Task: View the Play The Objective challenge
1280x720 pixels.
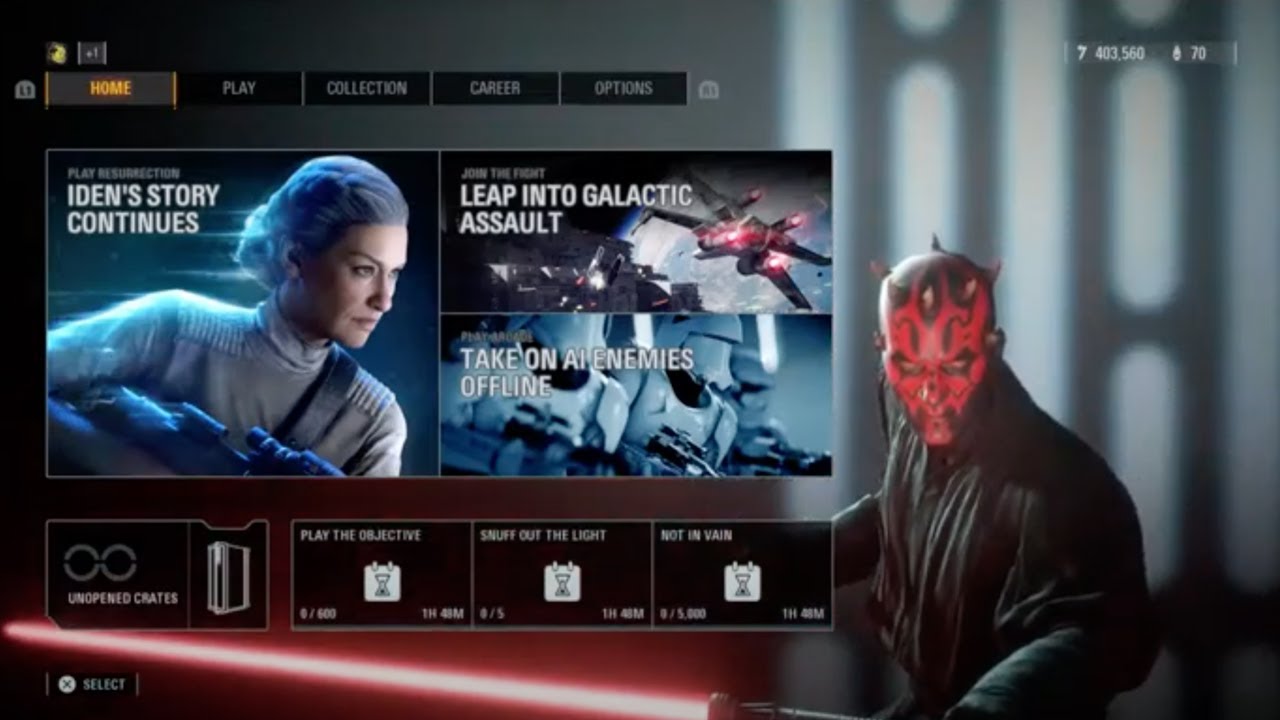Action: (x=381, y=575)
